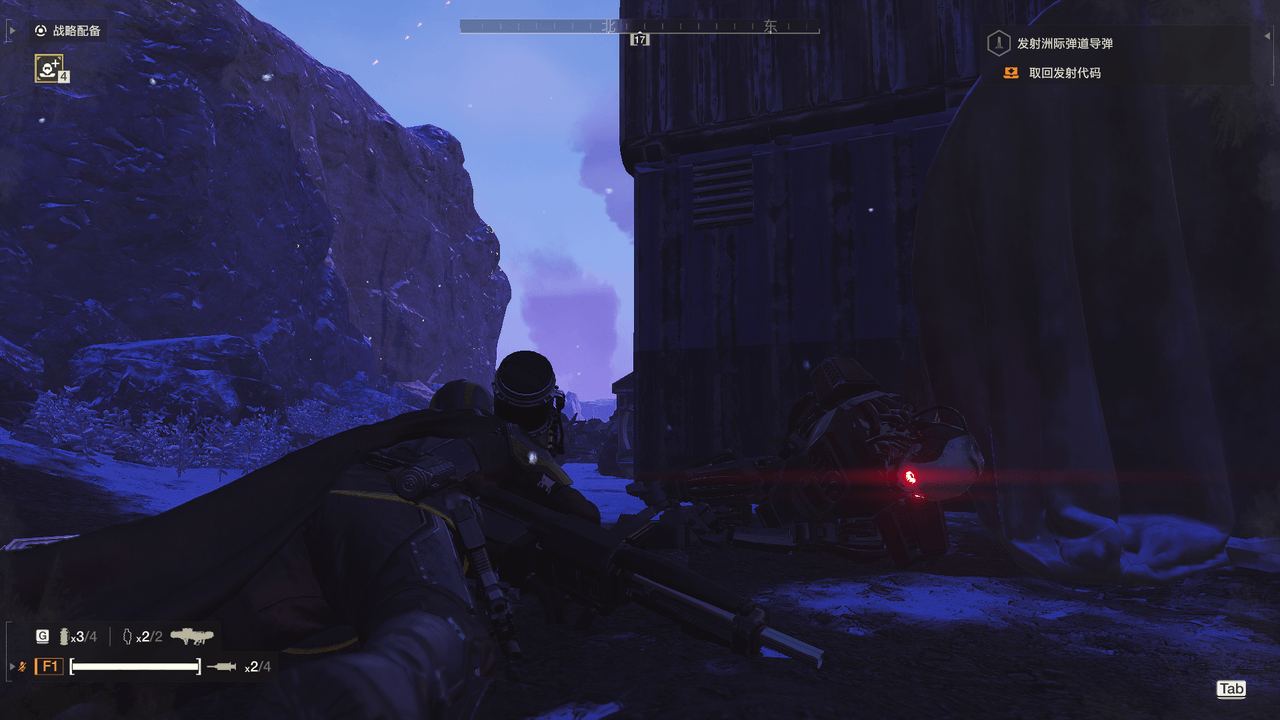Select the reinforce stratagem icon
This screenshot has height=720, width=1280.
coord(48,68)
